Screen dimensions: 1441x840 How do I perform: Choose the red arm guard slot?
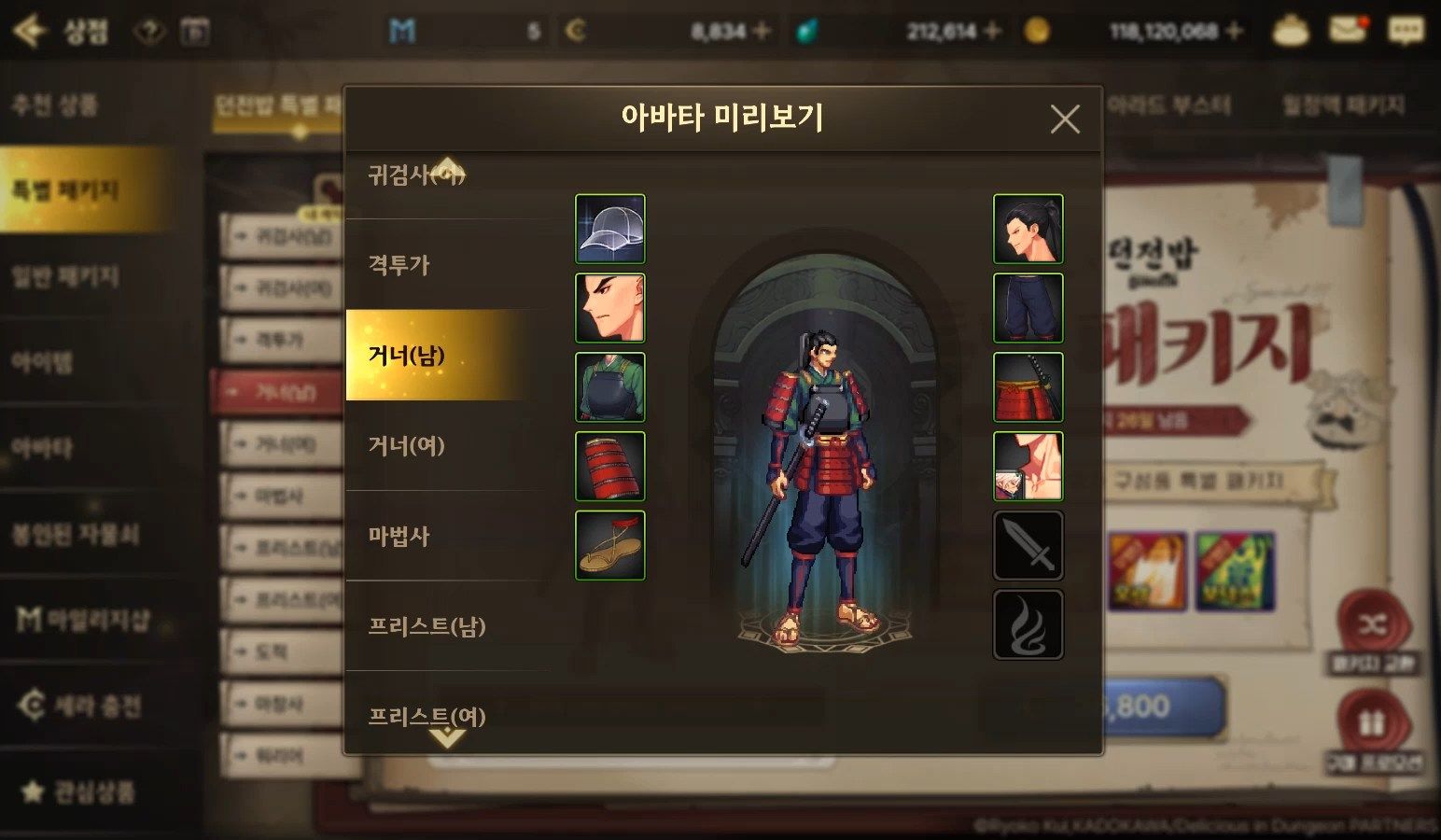(609, 466)
